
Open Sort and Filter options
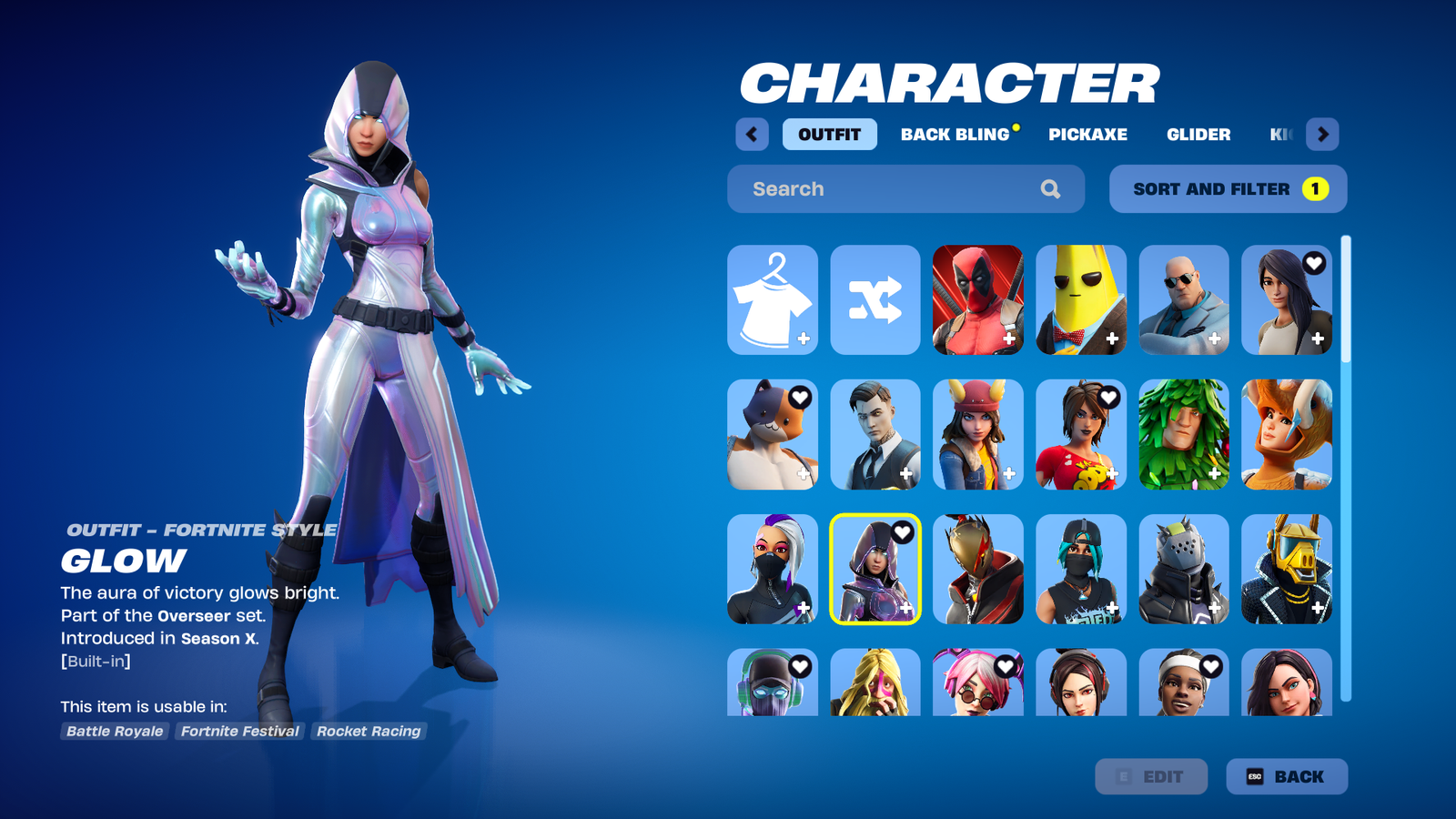[x=1228, y=189]
